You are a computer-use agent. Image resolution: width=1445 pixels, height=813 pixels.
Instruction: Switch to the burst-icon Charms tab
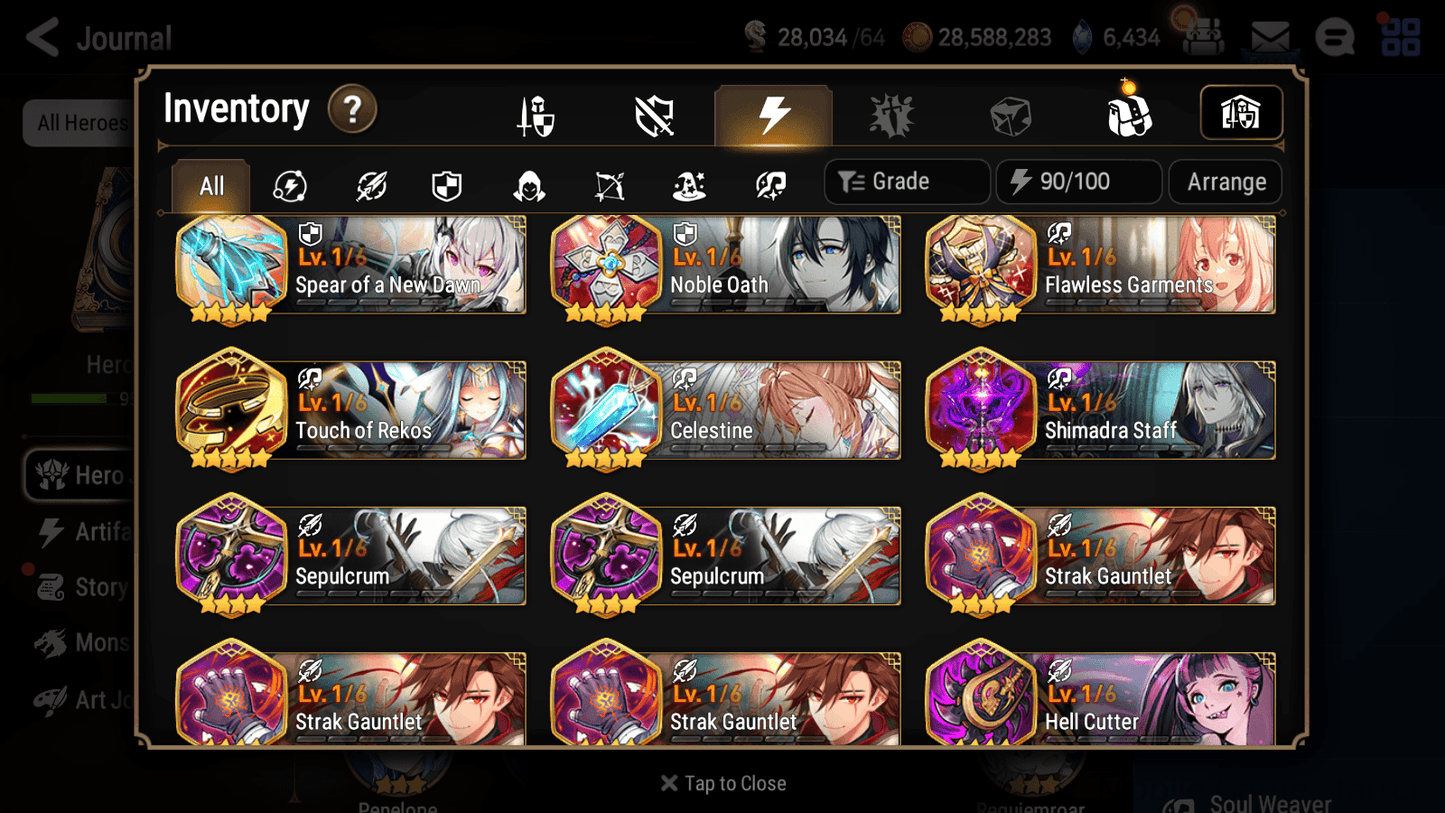[x=892, y=113]
